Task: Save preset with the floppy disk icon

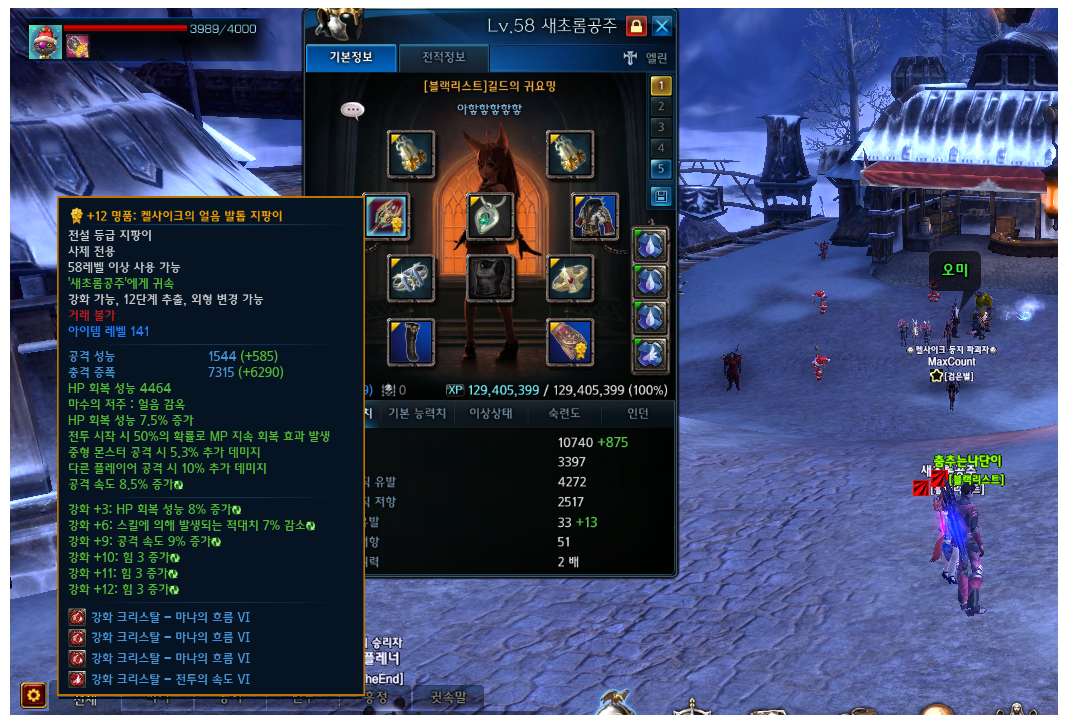Action: 660,196
